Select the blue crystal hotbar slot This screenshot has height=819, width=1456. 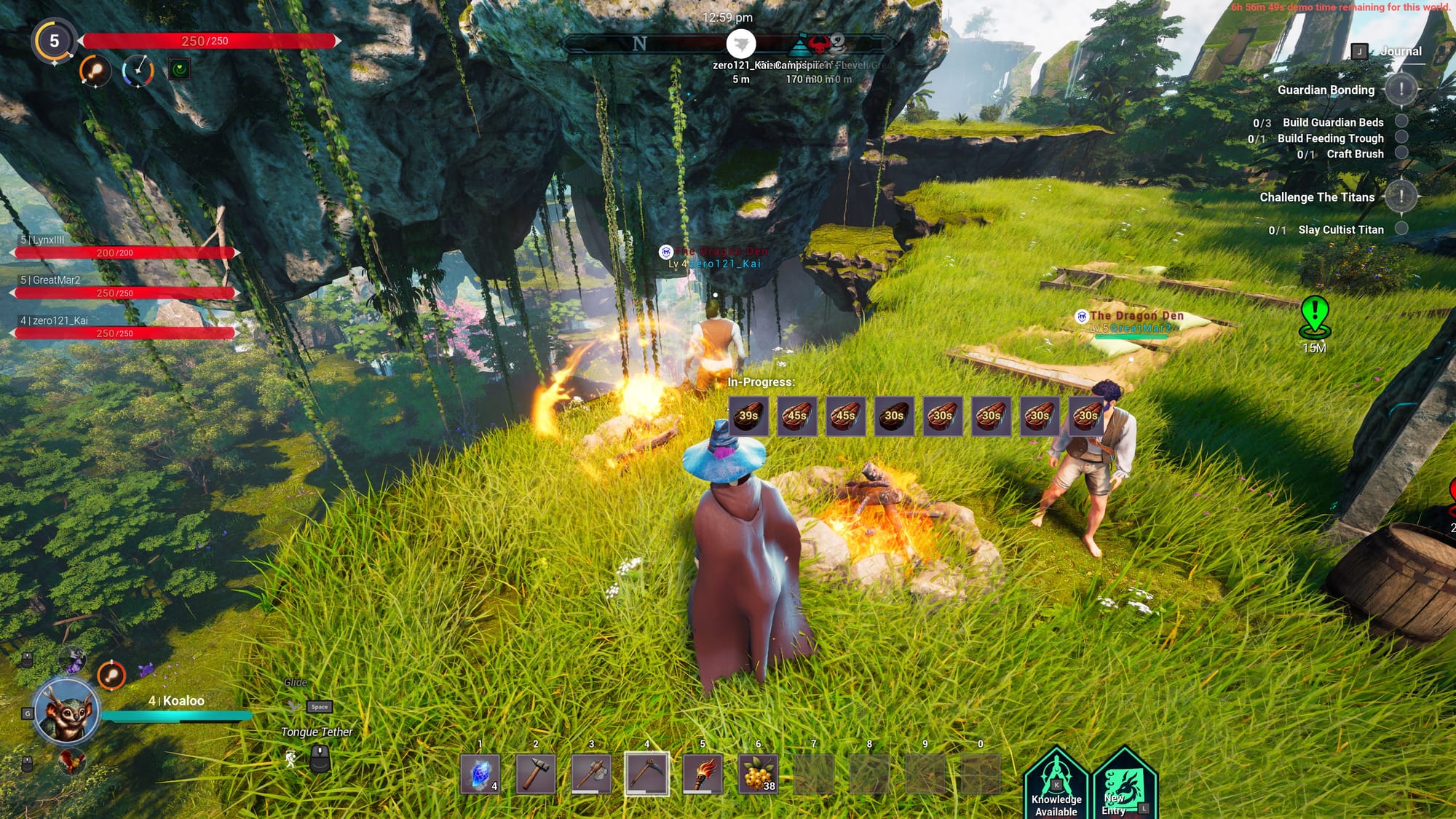[x=480, y=774]
